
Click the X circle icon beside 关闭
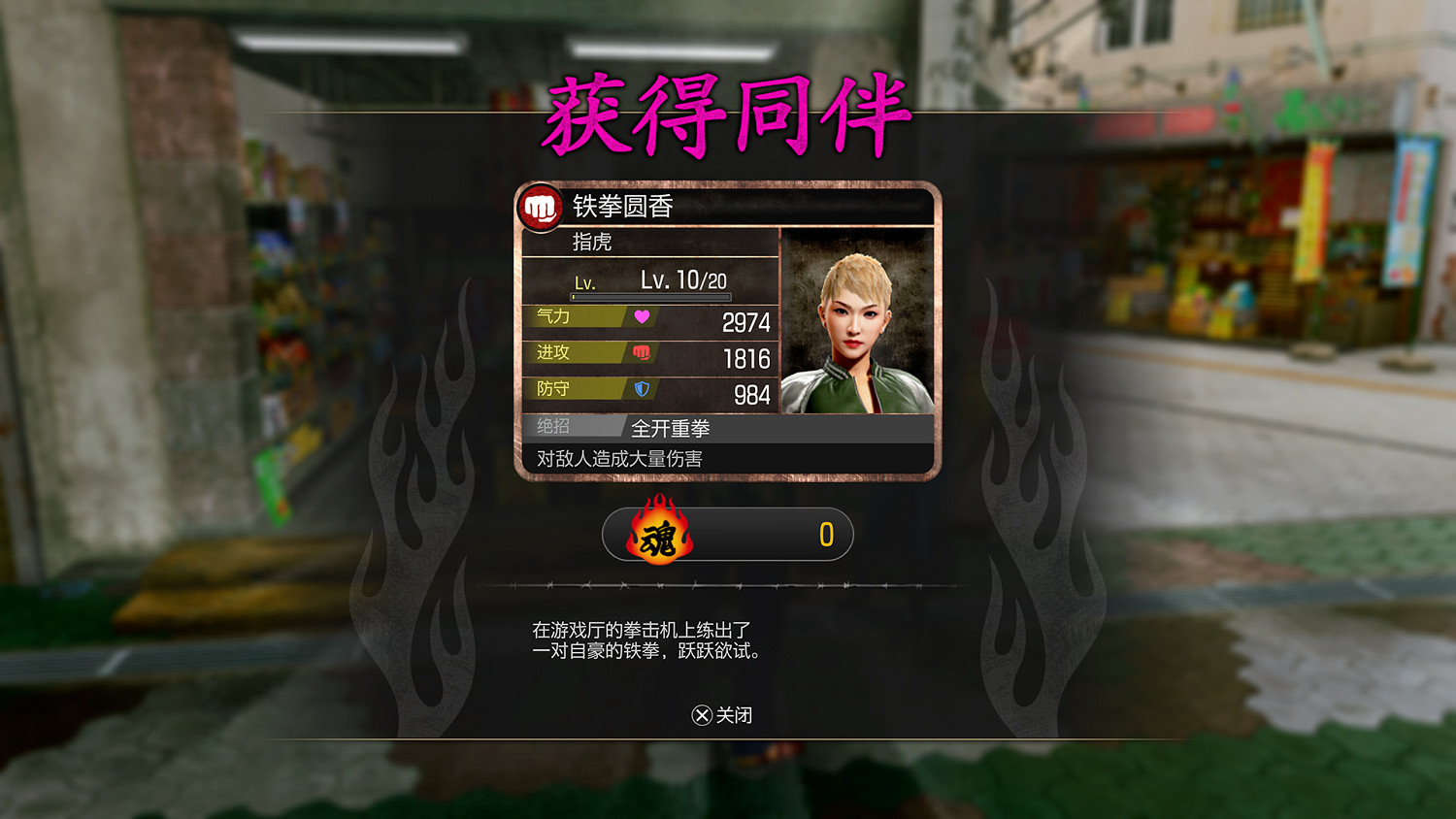[x=701, y=716]
